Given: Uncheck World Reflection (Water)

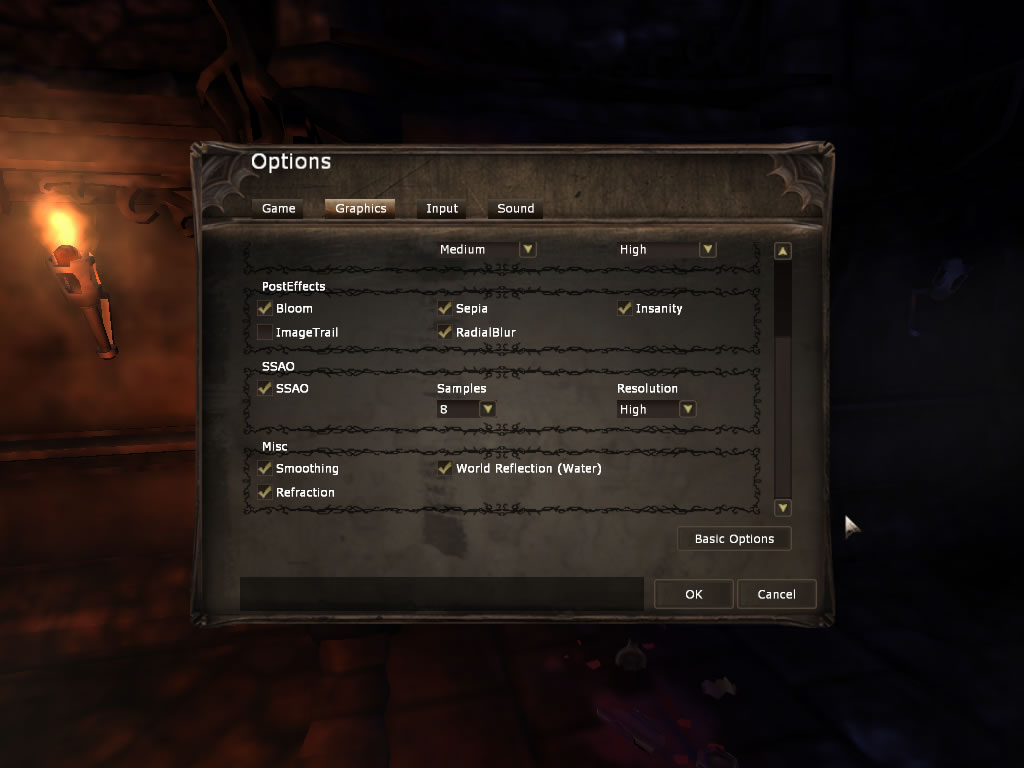Looking at the screenshot, I should [445, 469].
